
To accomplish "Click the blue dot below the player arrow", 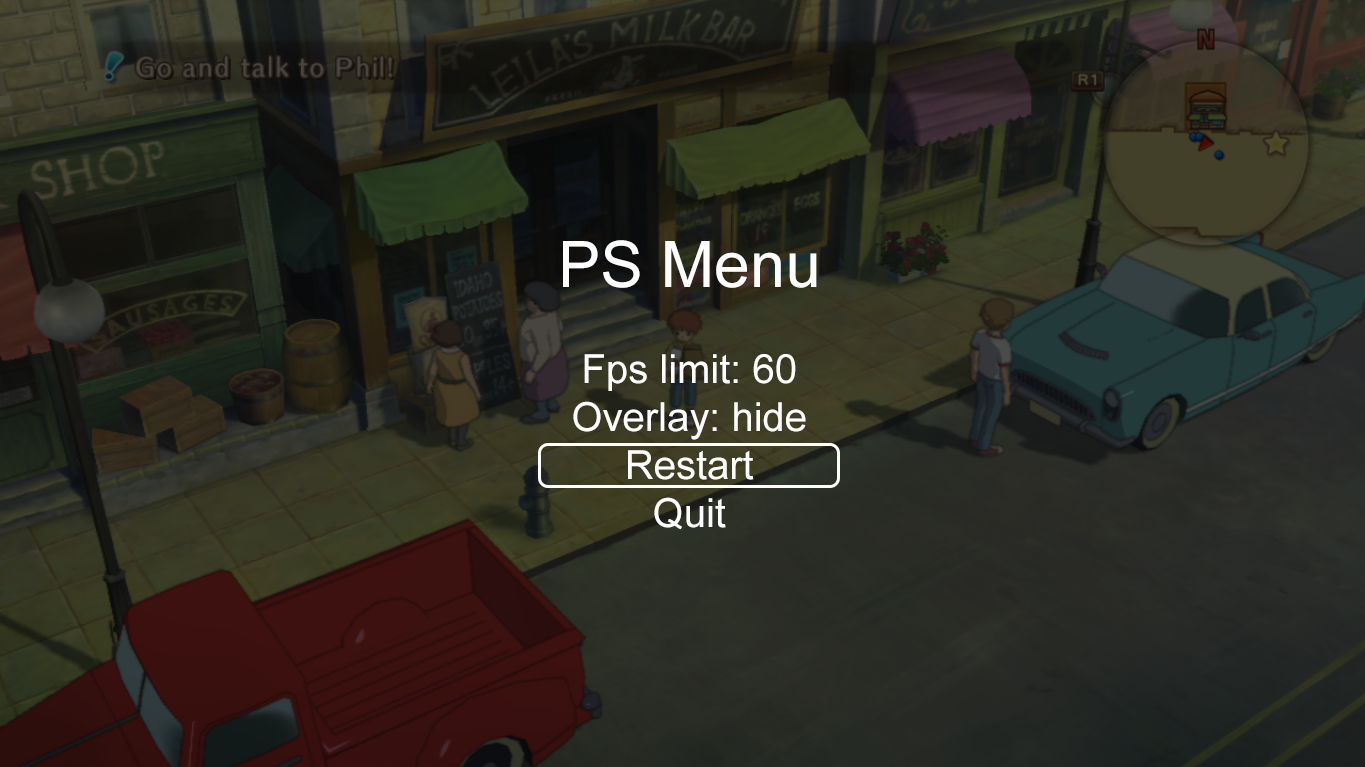I will pyautogui.click(x=1219, y=155).
